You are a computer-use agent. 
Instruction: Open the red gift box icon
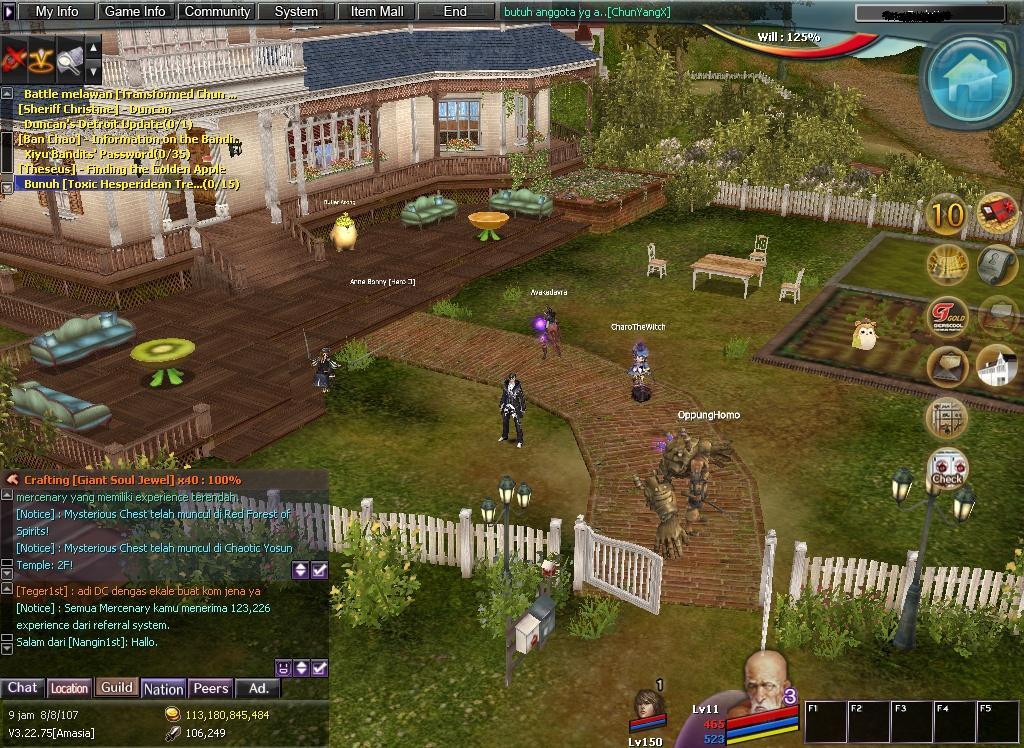pyautogui.click(x=997, y=214)
